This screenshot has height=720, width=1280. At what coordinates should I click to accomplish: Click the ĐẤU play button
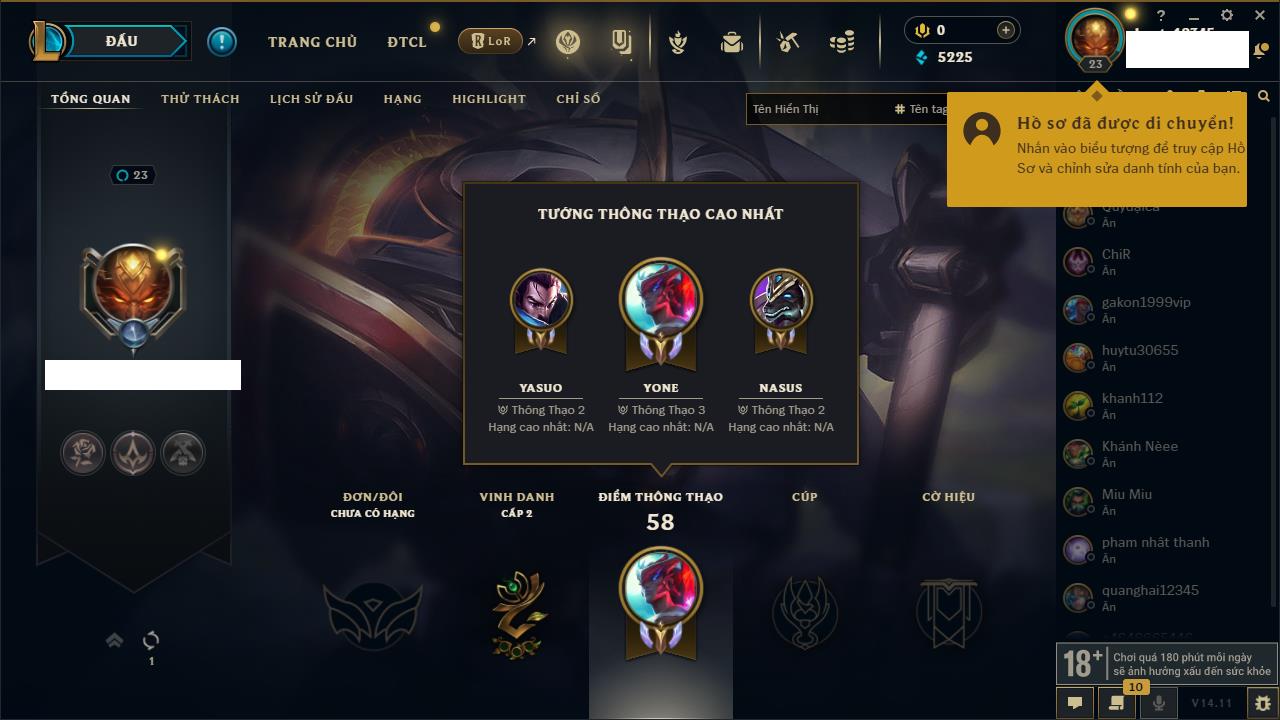[122, 41]
